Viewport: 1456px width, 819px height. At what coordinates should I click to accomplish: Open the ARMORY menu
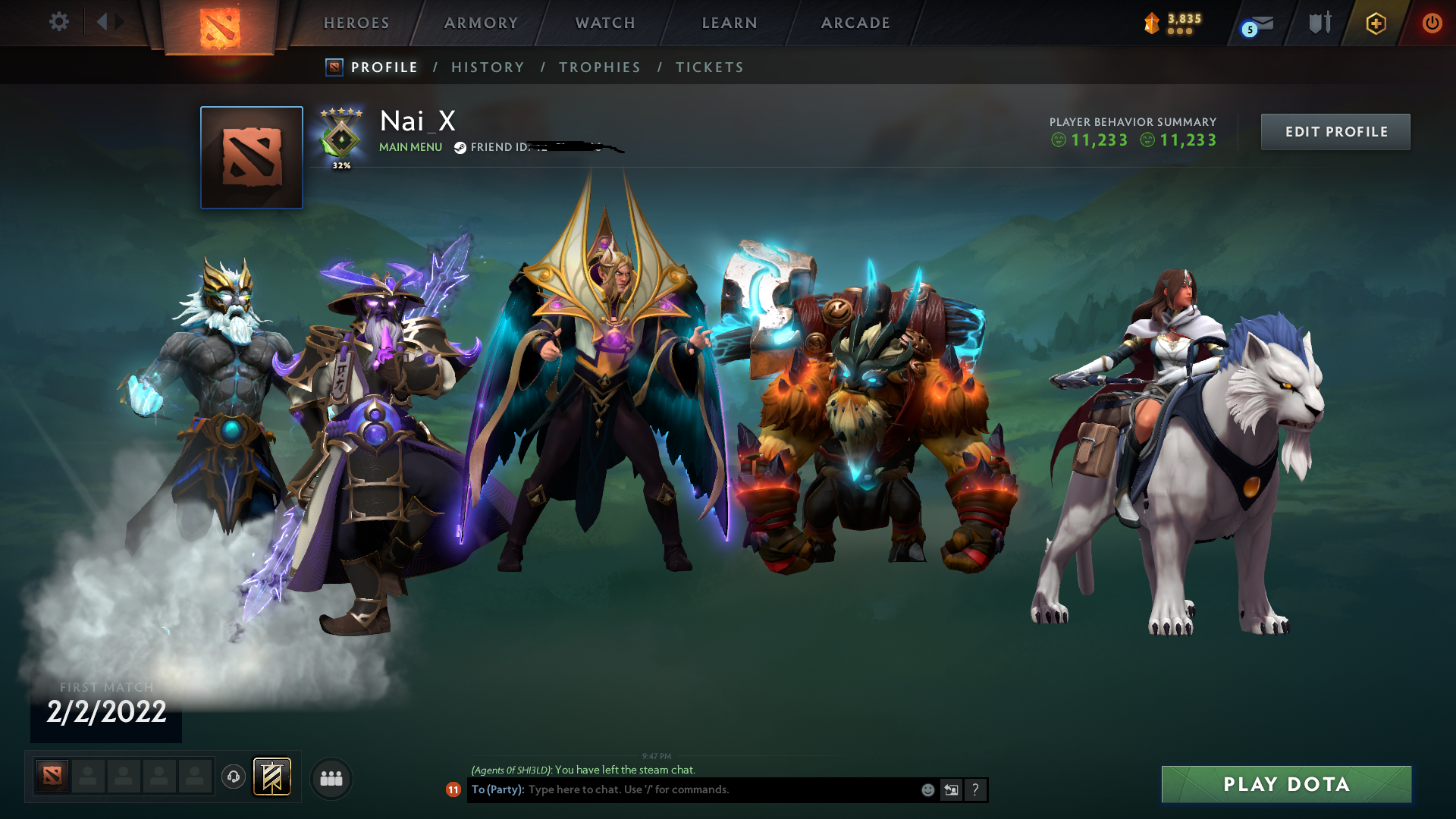coord(480,23)
